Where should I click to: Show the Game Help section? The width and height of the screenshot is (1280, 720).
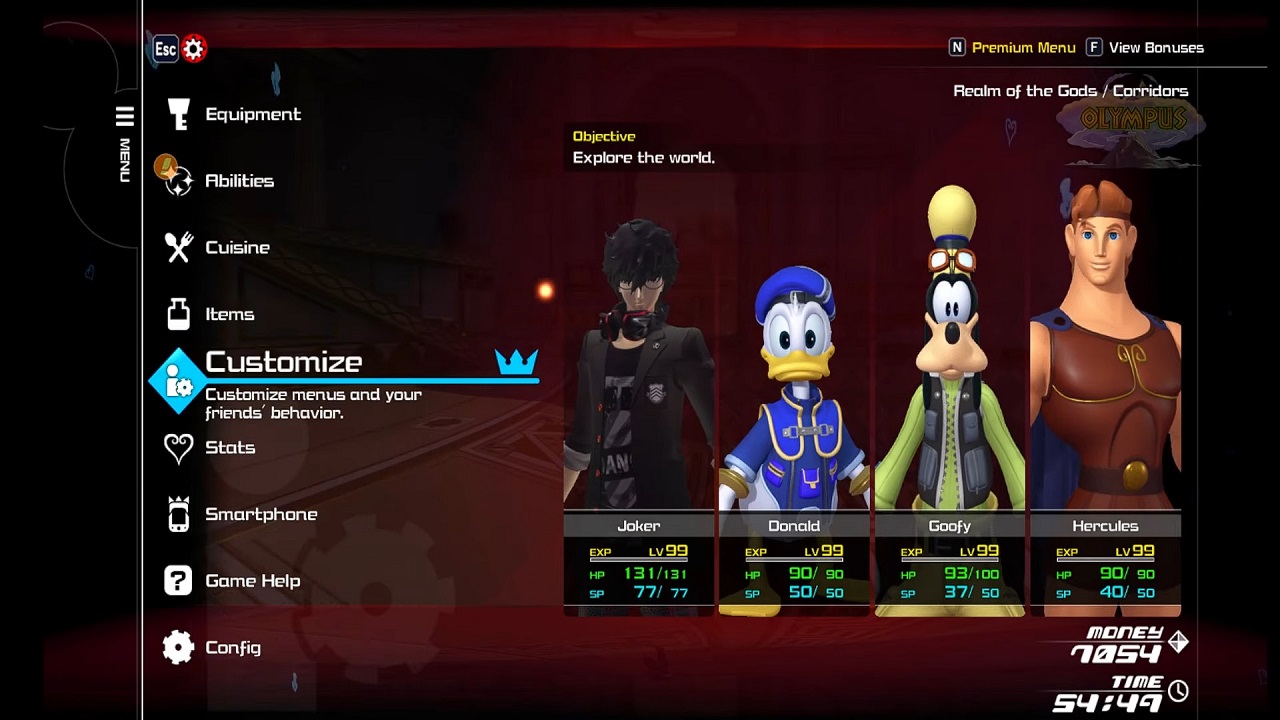pos(251,581)
